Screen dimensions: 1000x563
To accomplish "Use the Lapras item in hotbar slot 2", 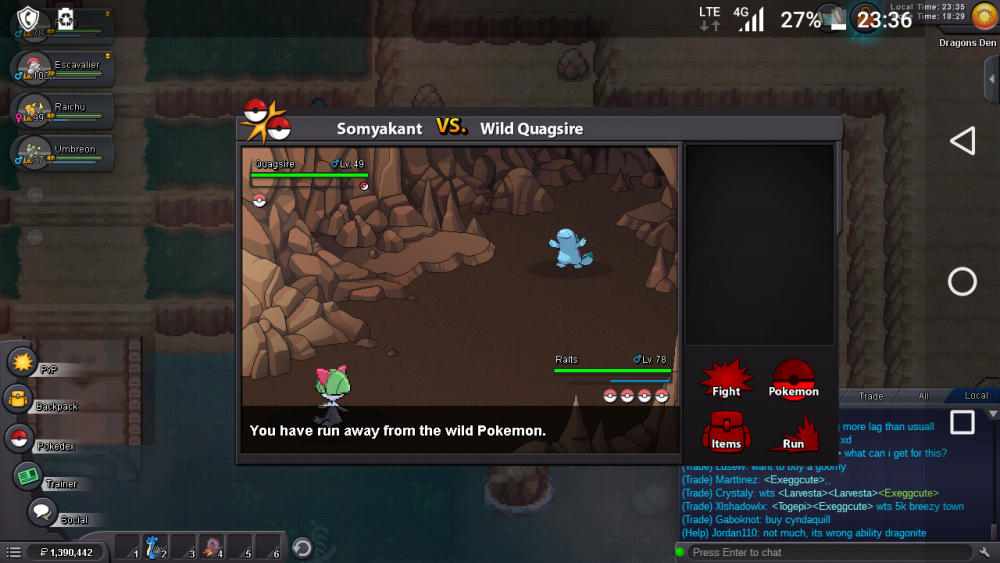I will pos(153,547).
